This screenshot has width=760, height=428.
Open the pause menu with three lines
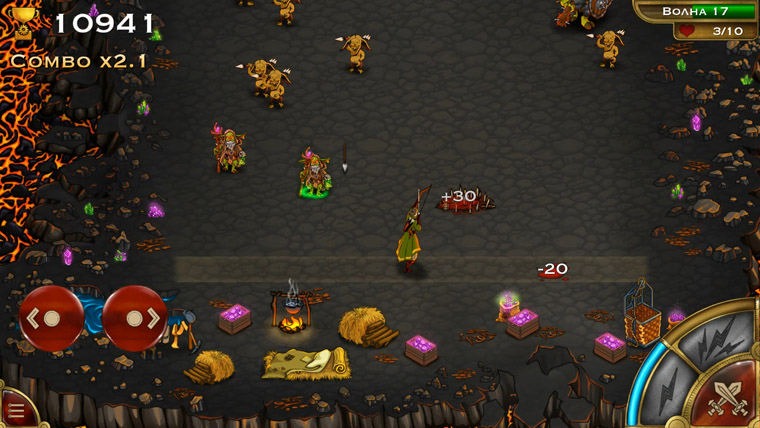pos(15,410)
